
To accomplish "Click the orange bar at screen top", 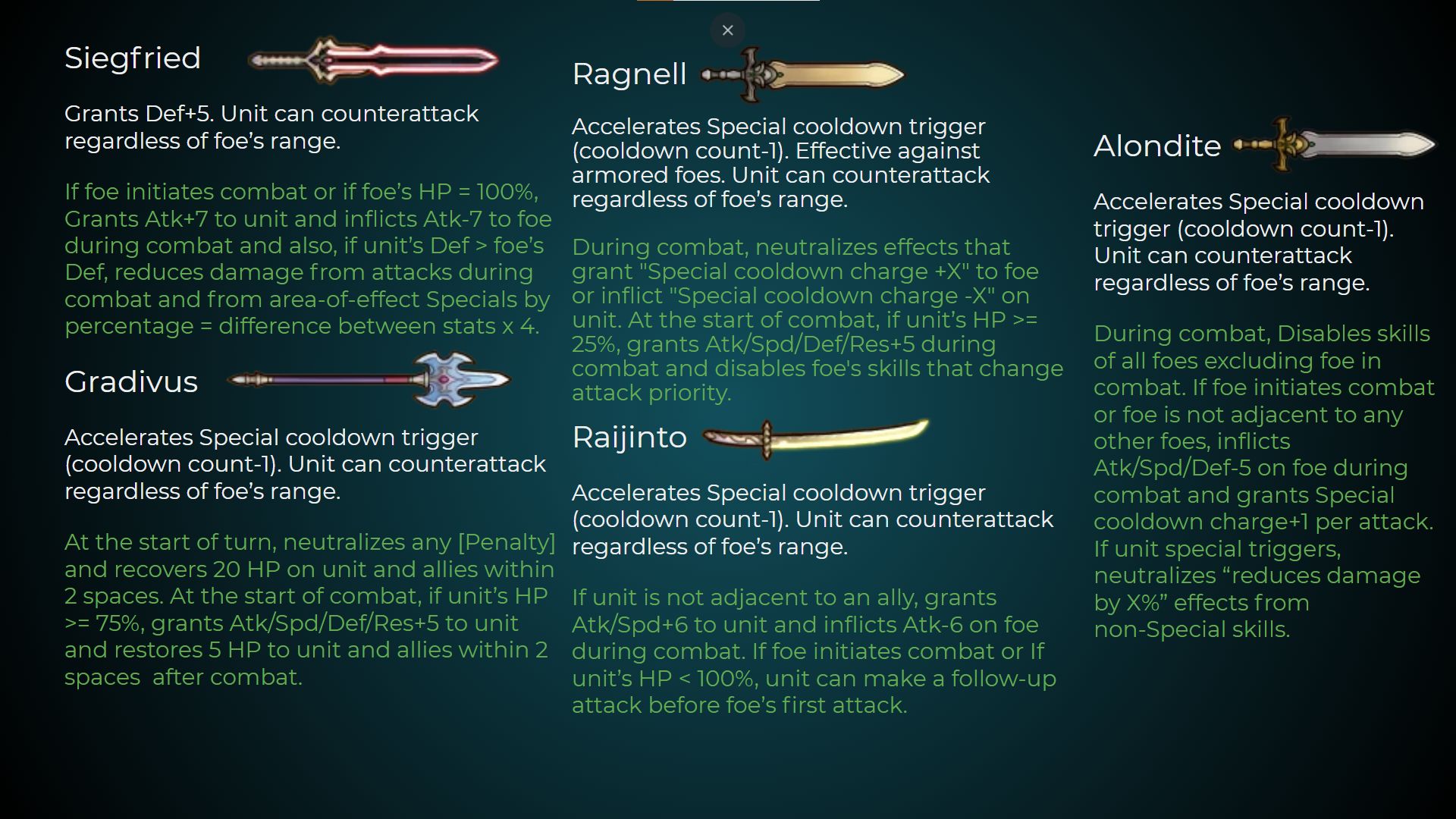I will point(656,2).
